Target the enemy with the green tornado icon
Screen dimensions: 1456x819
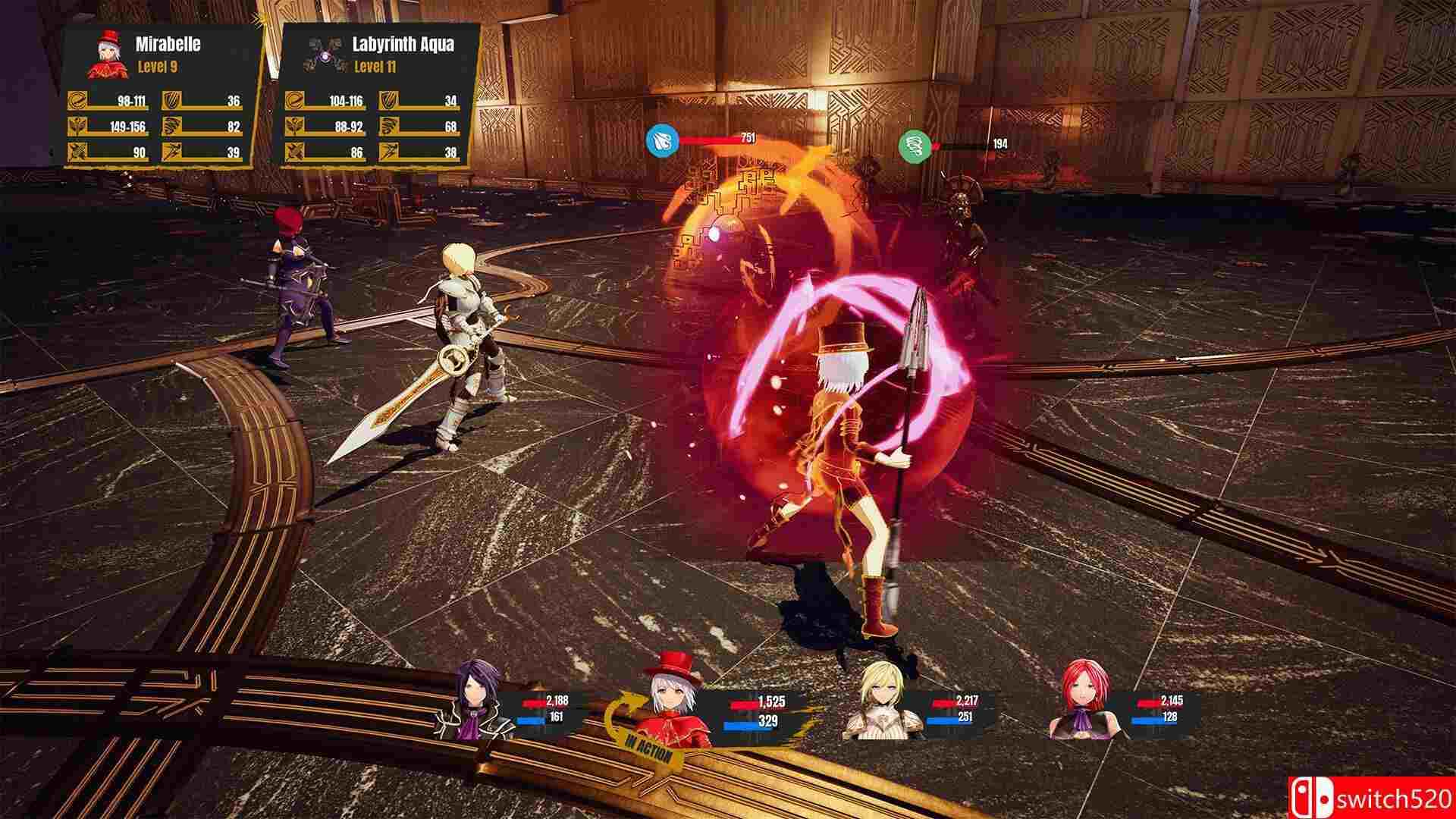click(914, 146)
